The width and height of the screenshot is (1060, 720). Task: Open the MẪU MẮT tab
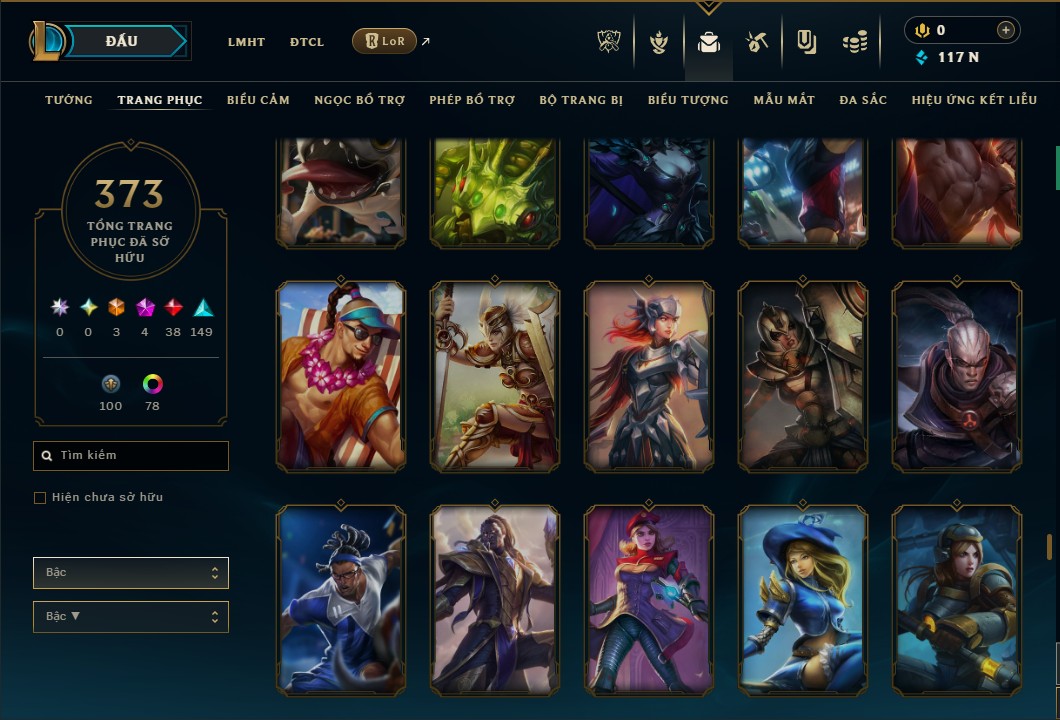click(784, 100)
